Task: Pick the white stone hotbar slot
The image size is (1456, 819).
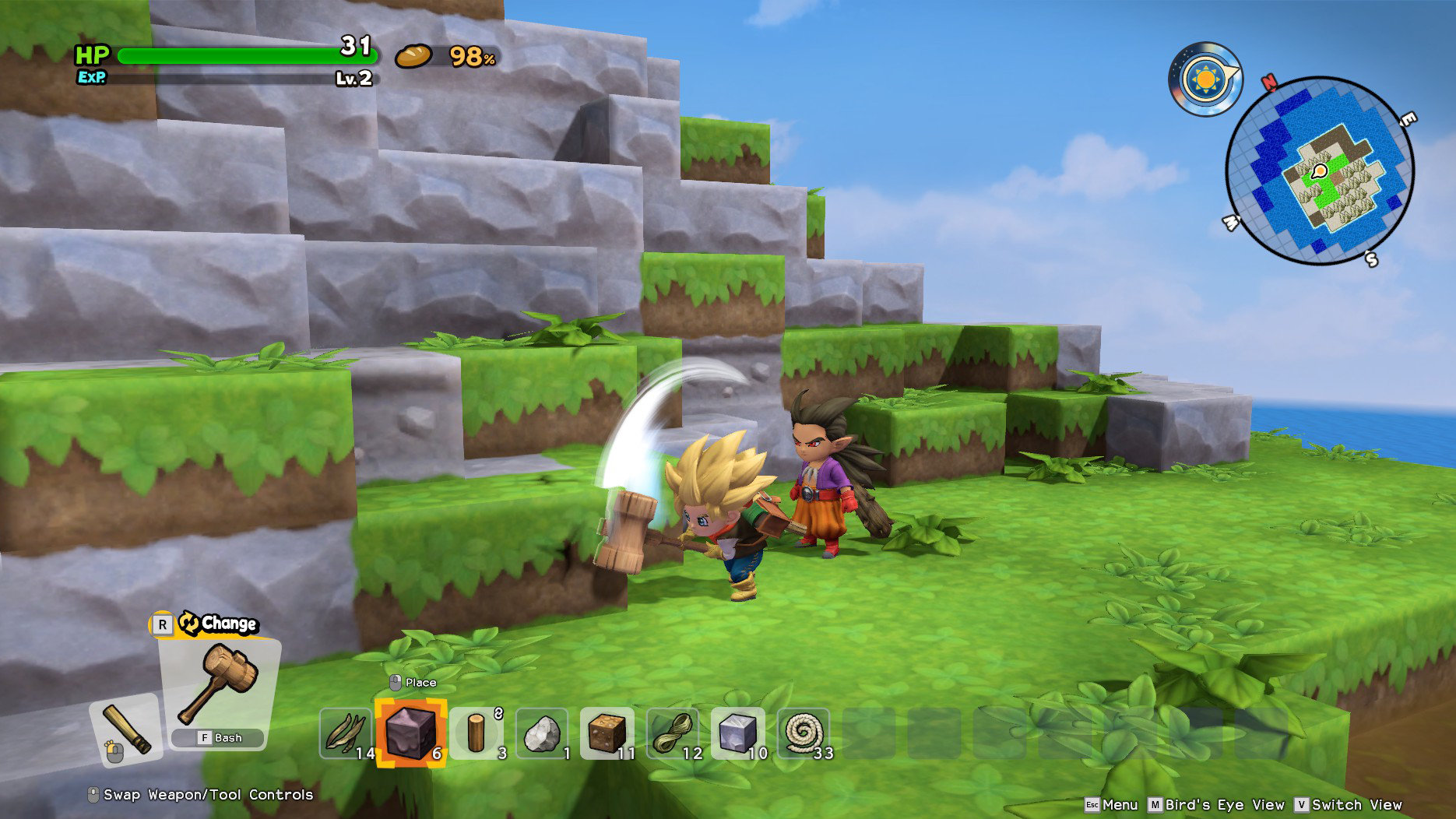Action: [x=542, y=733]
